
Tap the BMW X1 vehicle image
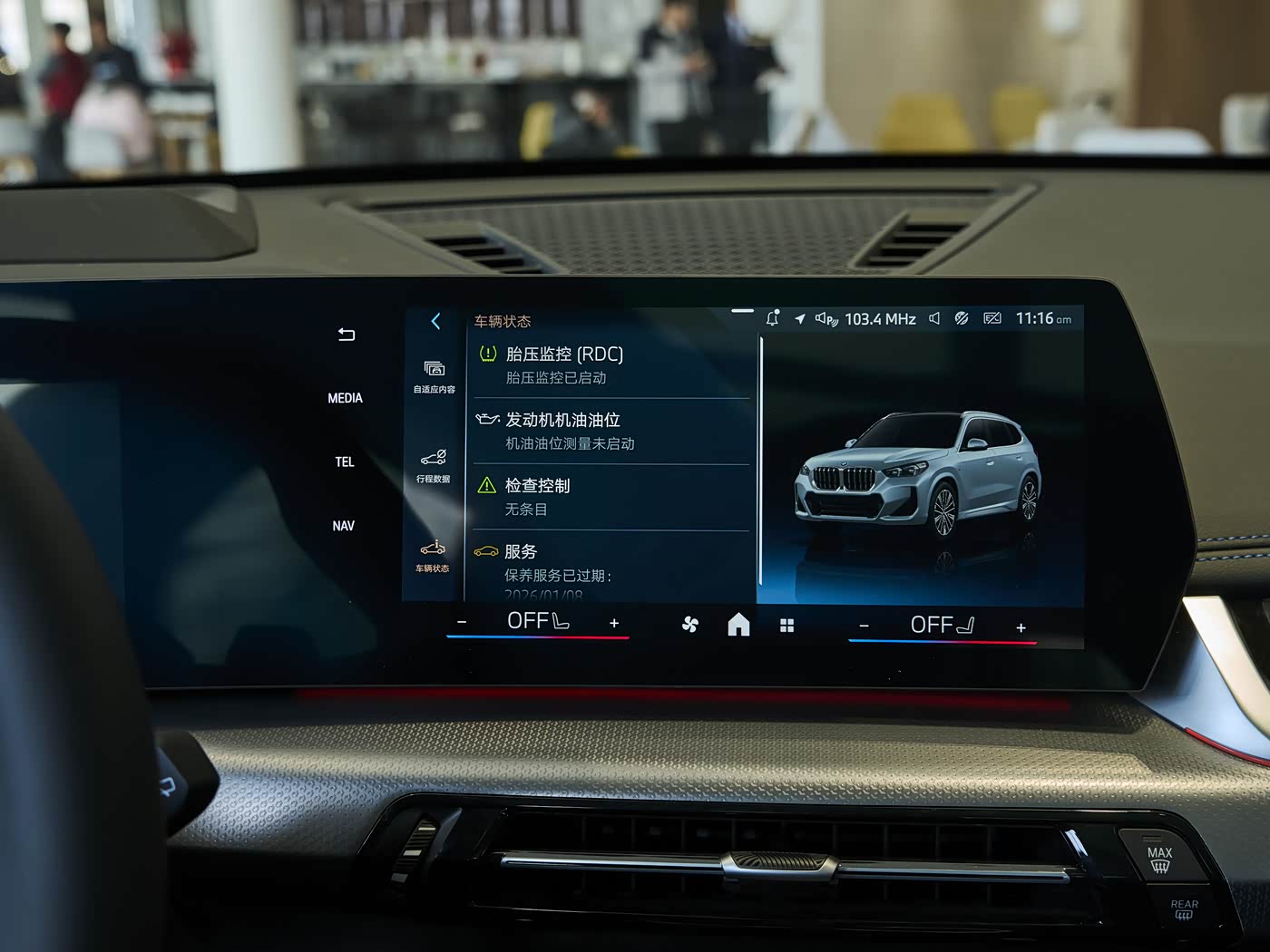[918, 476]
